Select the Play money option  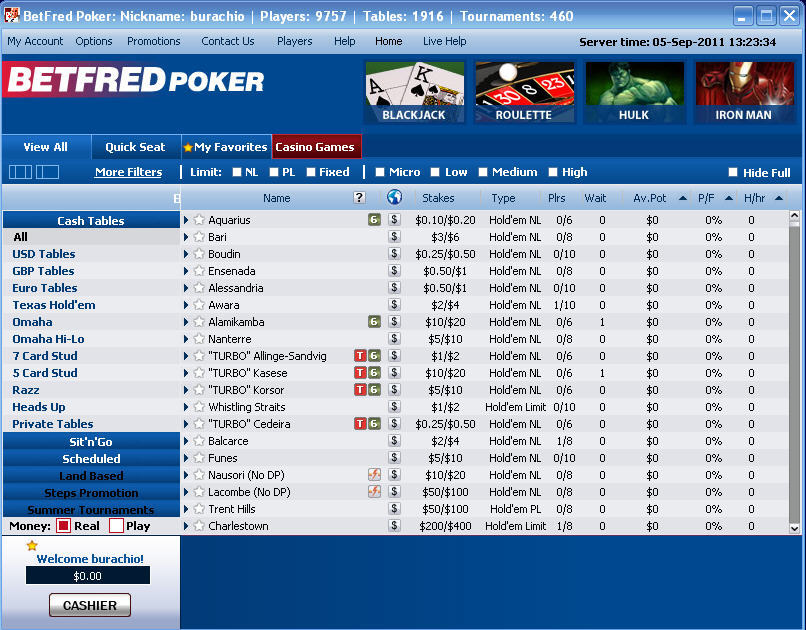[x=116, y=526]
